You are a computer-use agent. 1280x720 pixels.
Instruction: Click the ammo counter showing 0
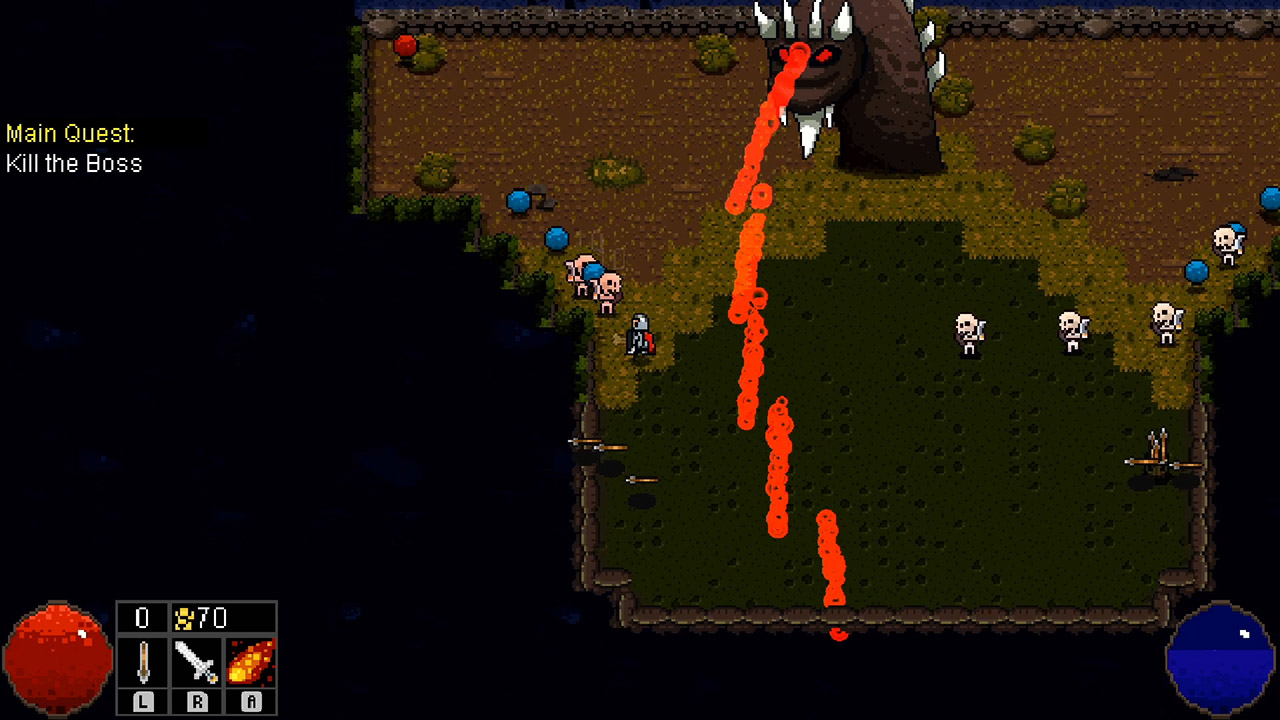[x=141, y=618]
